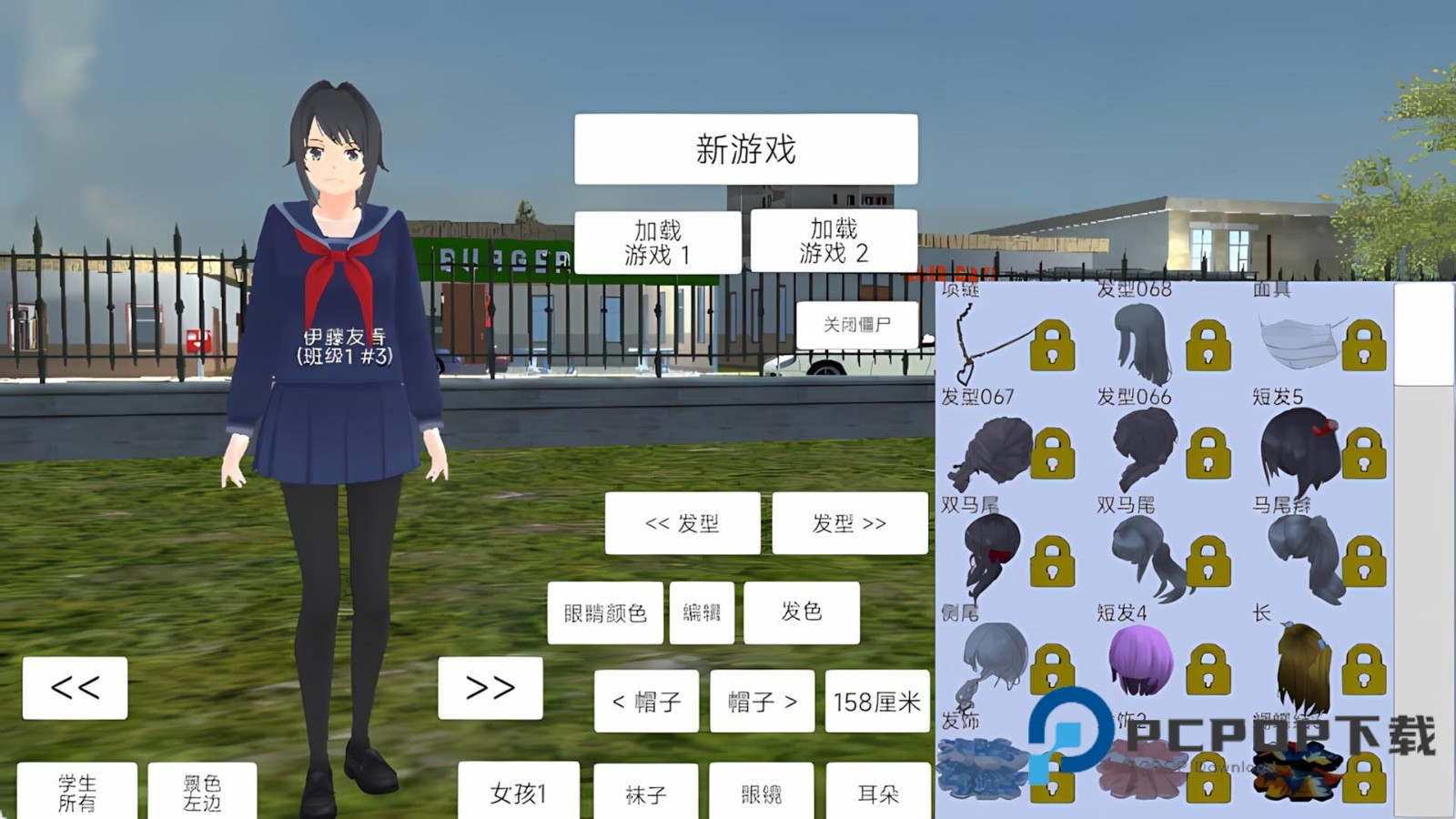Go to previous hat using < 帽子
This screenshot has width=1456, height=819.
648,702
